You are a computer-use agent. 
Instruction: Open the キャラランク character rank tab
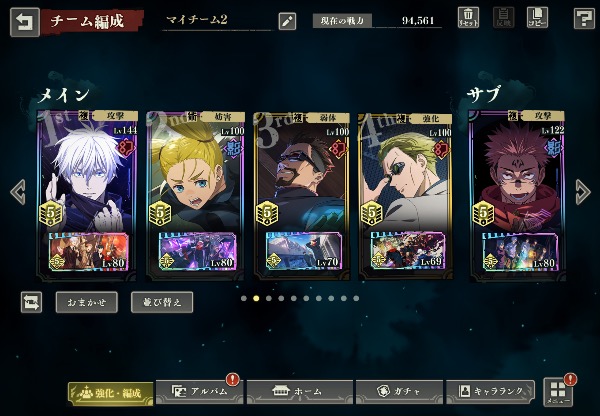point(490,393)
